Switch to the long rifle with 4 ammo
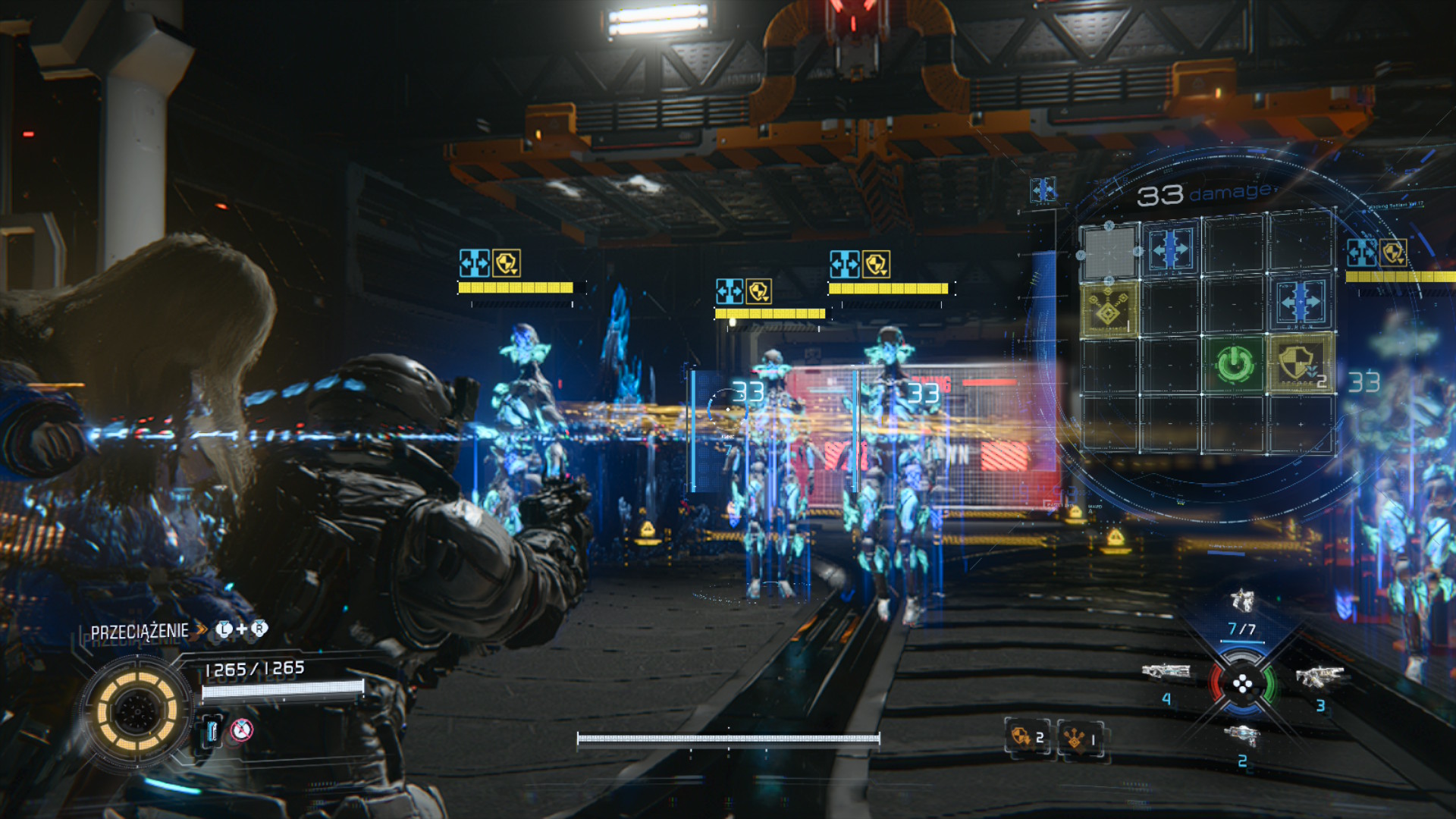This screenshot has height=819, width=1456. [x=1166, y=672]
